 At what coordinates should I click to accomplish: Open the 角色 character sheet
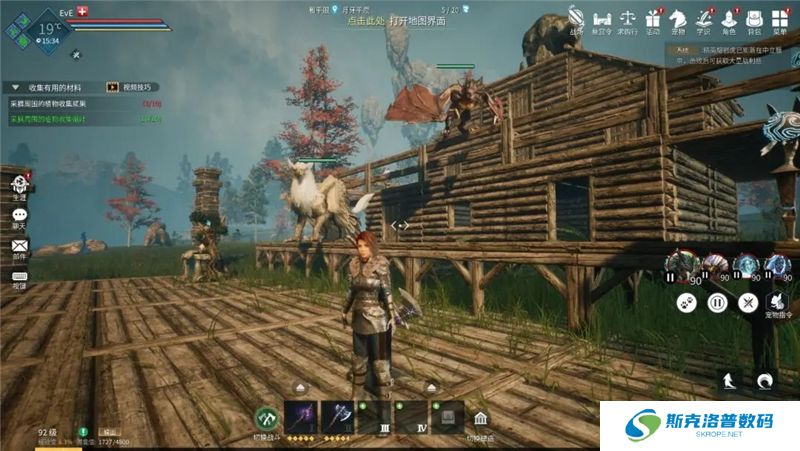click(730, 17)
